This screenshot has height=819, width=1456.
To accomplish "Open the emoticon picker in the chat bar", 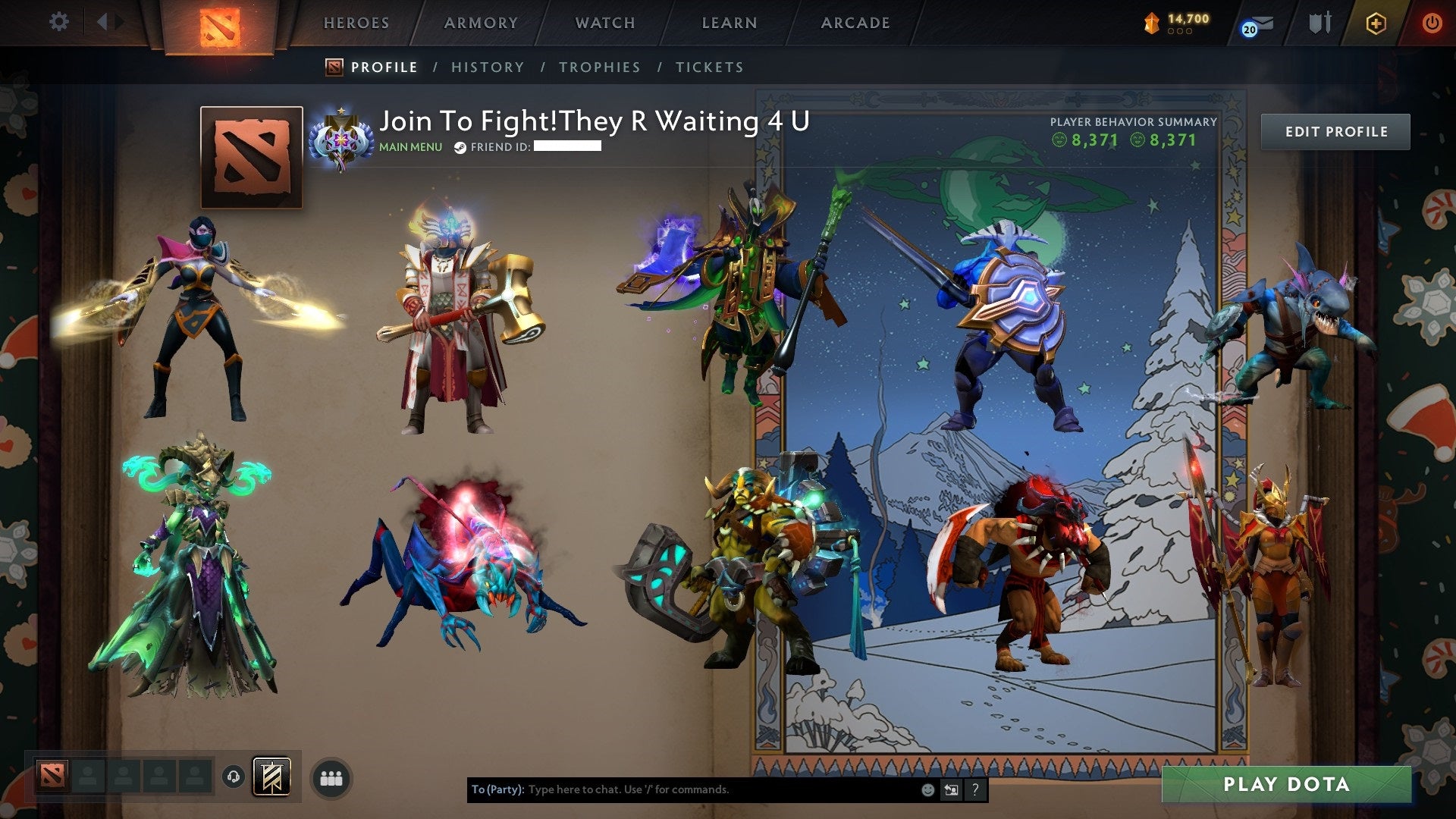I will tap(927, 789).
